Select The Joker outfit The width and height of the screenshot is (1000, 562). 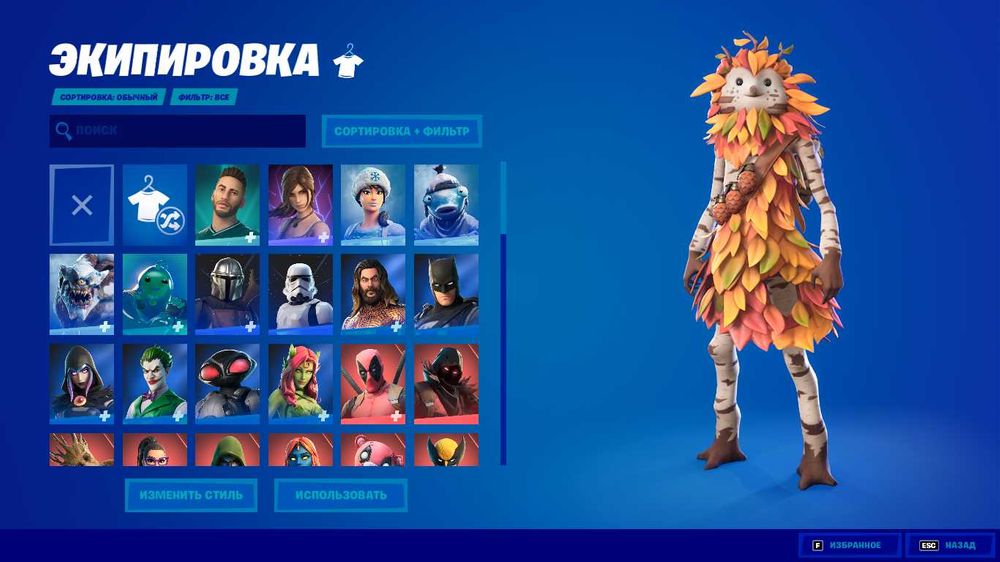tap(155, 382)
